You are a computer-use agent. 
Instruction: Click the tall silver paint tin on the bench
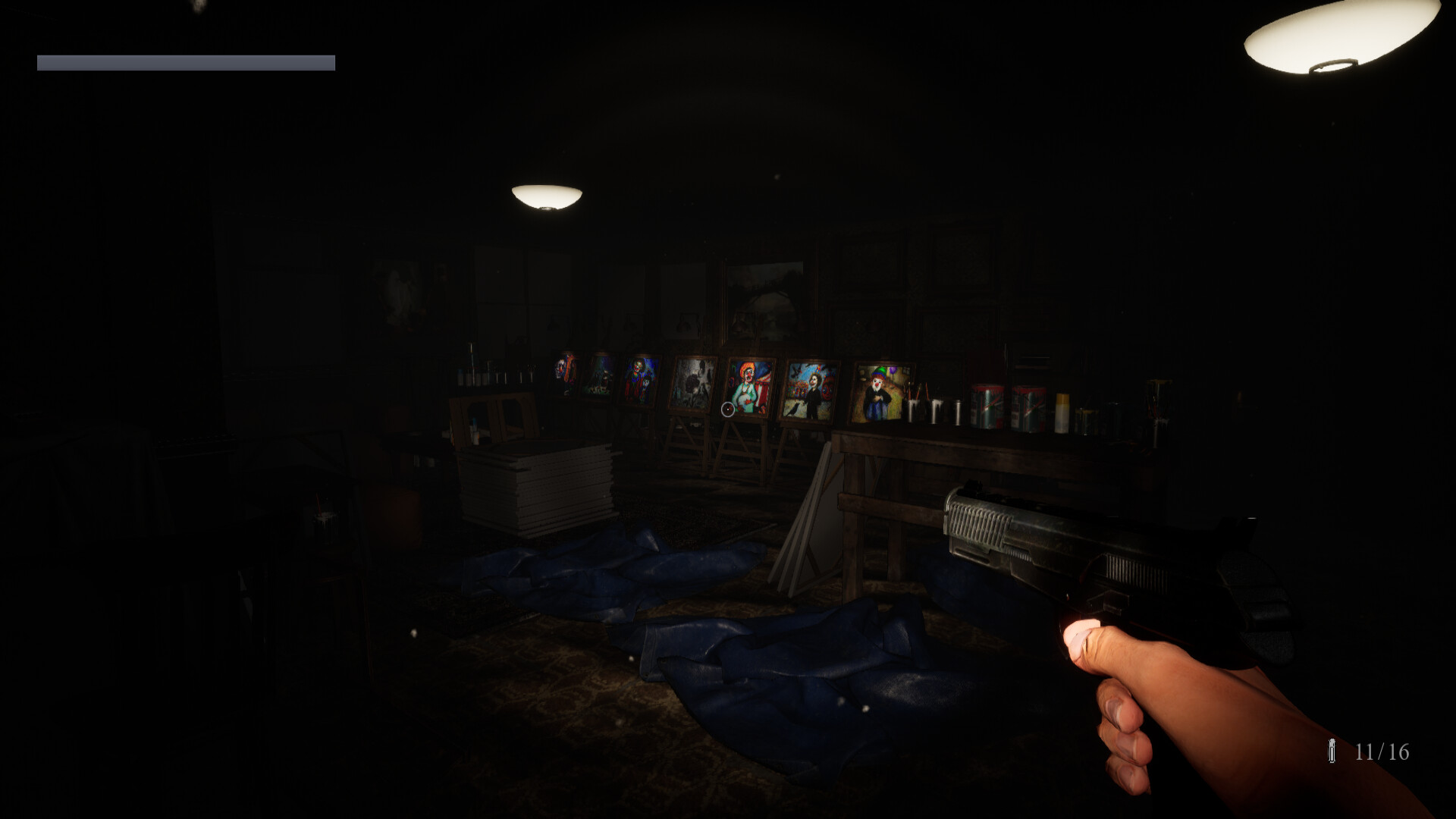[x=957, y=413]
